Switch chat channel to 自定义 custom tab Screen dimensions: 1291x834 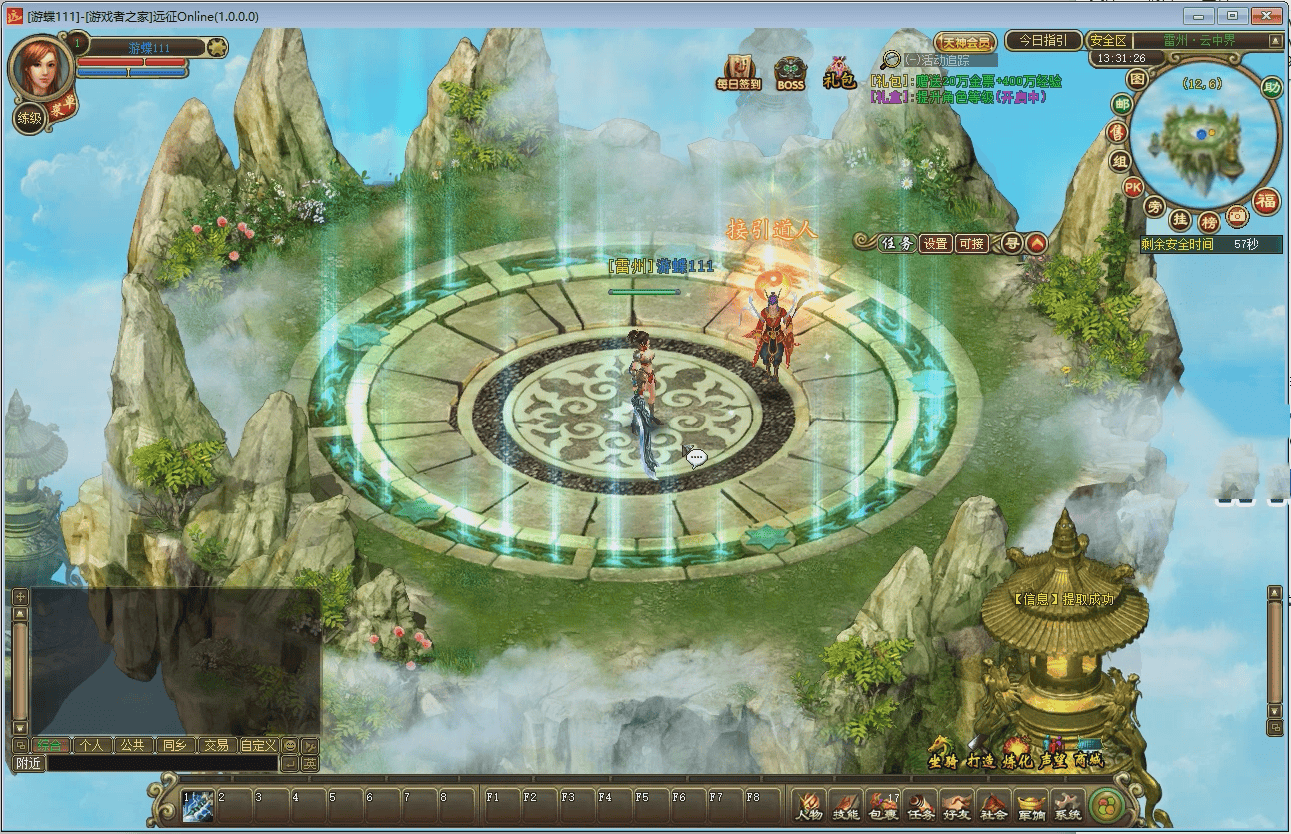click(x=258, y=744)
